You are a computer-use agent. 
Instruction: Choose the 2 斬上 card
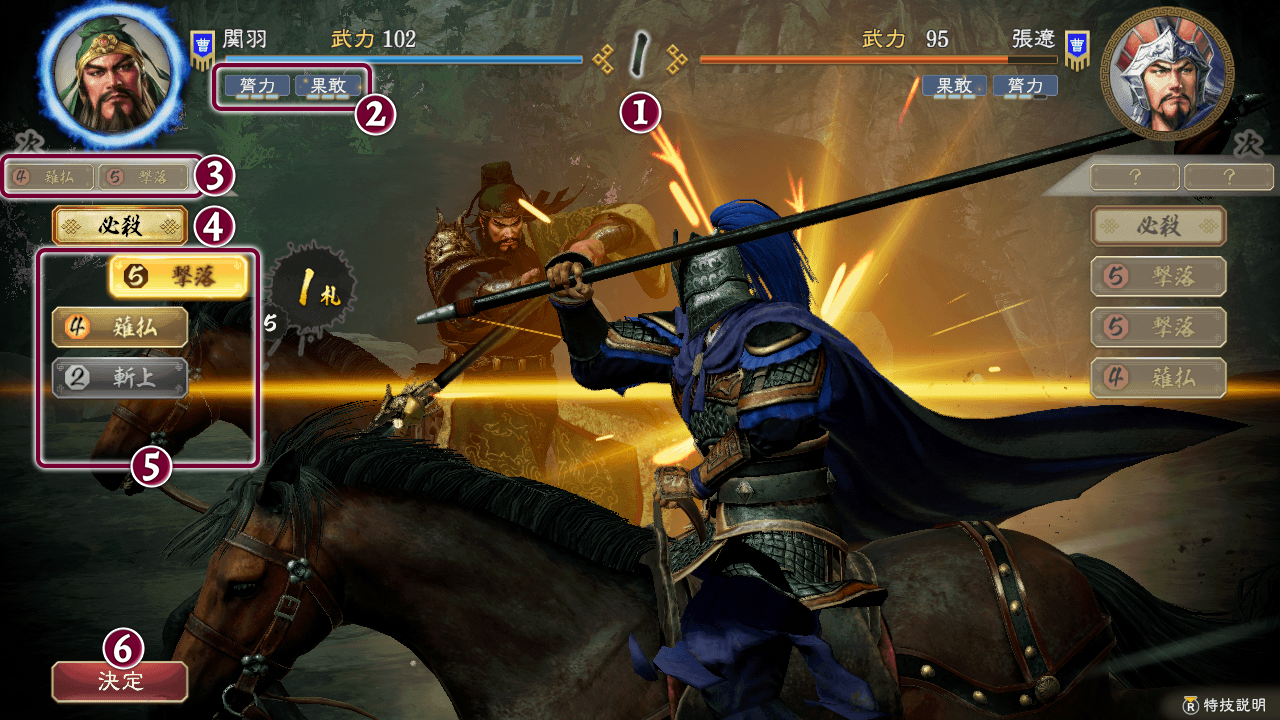pos(120,377)
